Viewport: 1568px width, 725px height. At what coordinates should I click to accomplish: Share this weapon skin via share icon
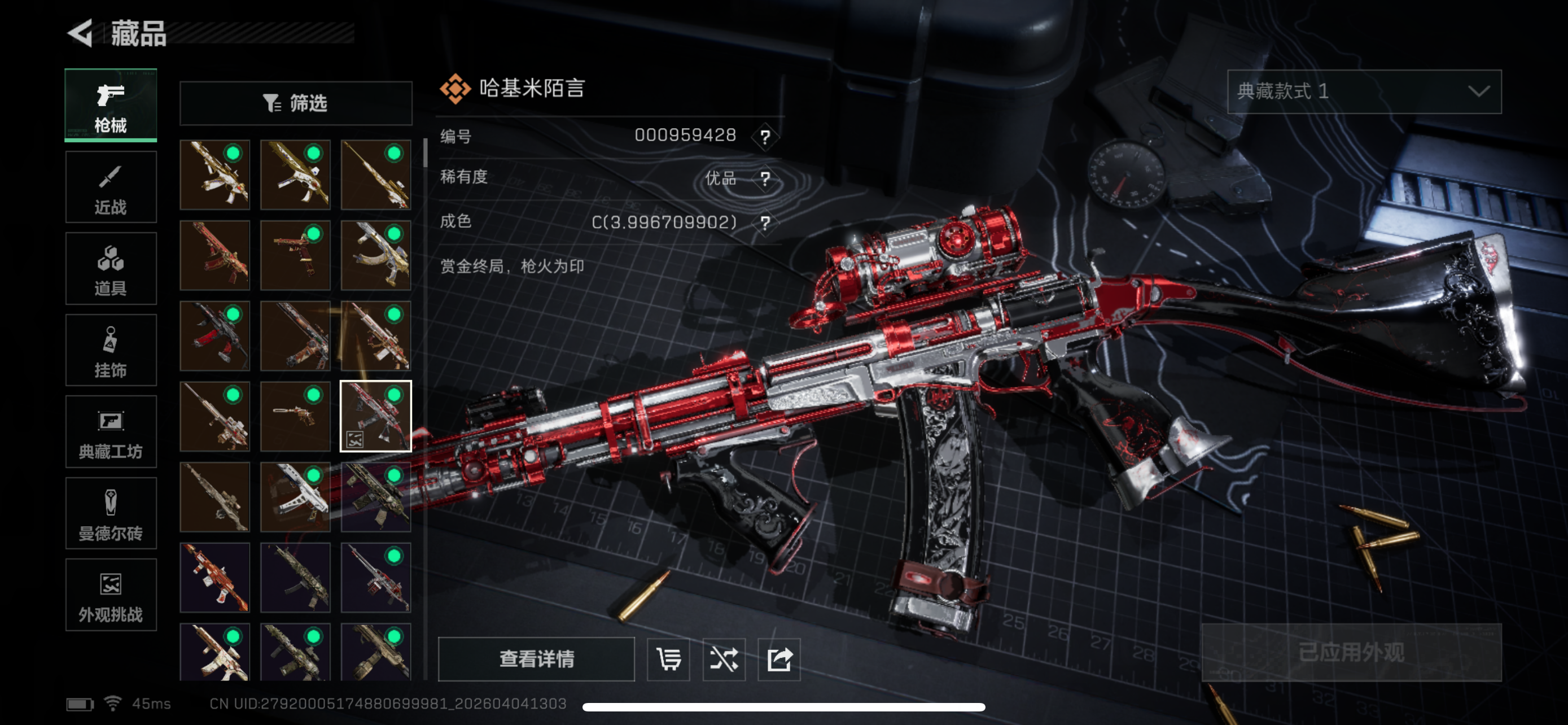click(x=778, y=658)
